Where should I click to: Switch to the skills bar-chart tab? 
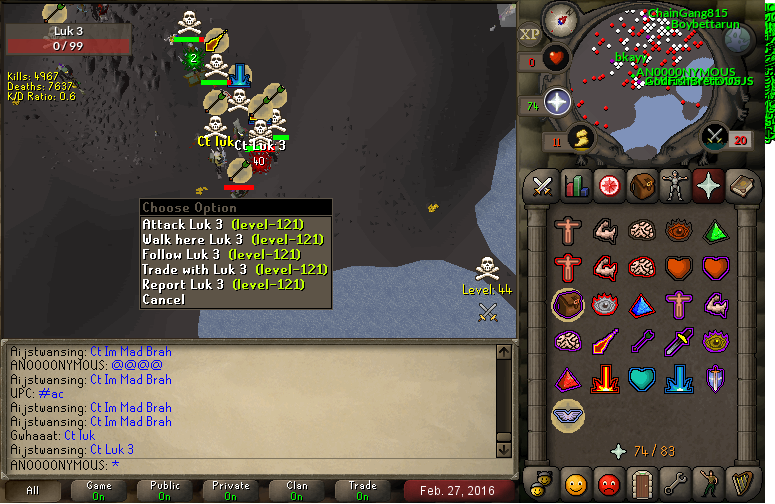click(575, 186)
